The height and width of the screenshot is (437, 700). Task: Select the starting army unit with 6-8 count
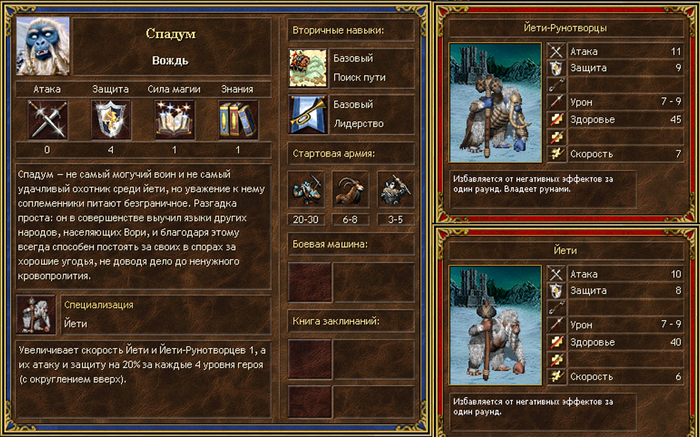tap(351, 190)
